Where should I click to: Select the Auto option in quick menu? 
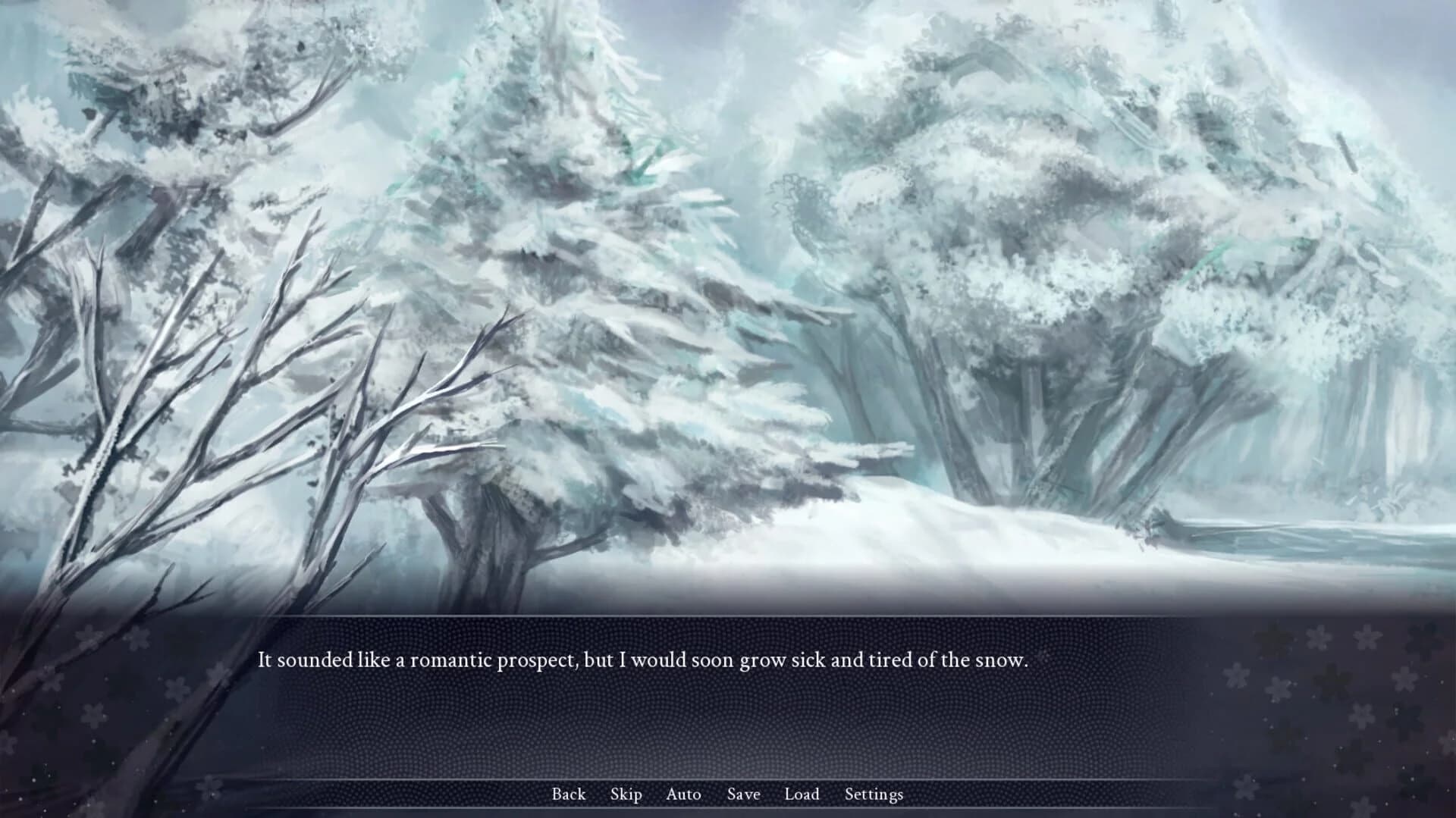683,794
